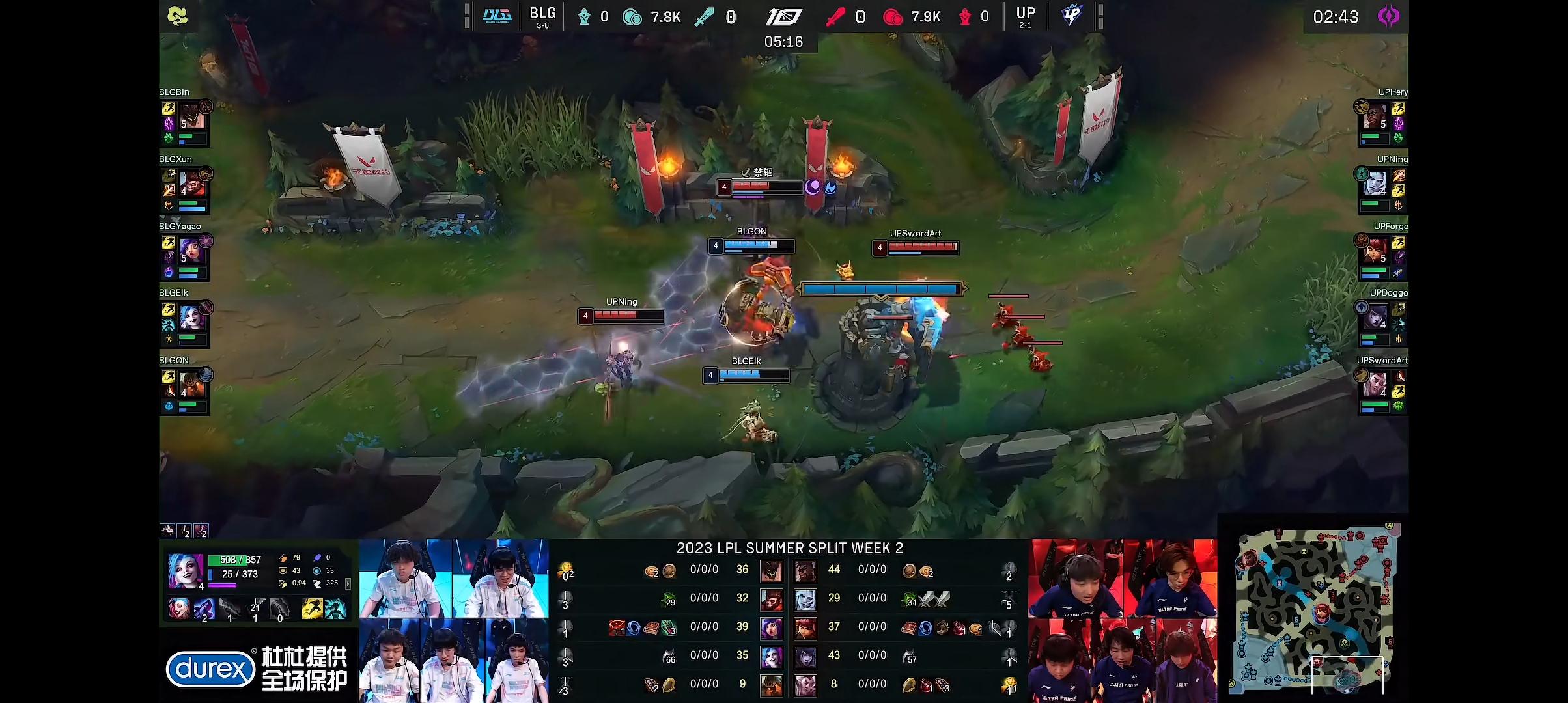Click the purple broadcast logo beside the 02:43 timer

point(1388,17)
